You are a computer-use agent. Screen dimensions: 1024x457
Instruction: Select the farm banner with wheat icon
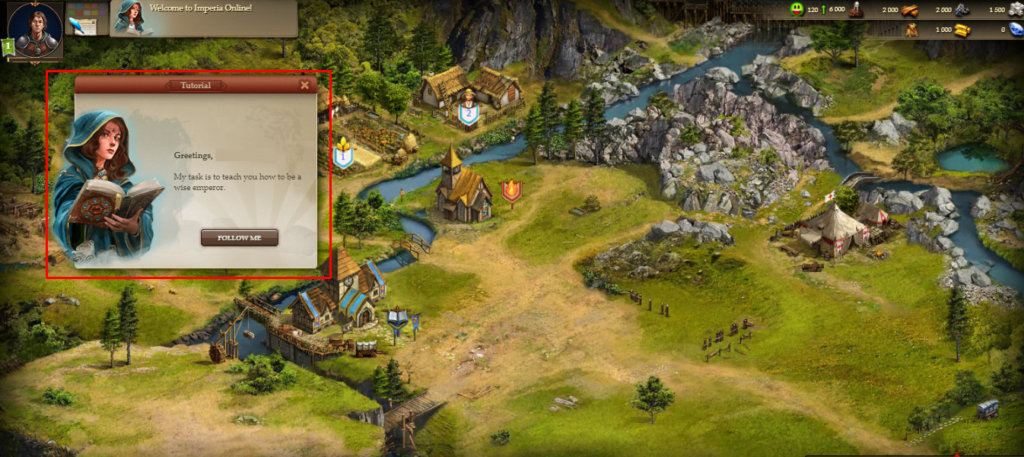343,153
